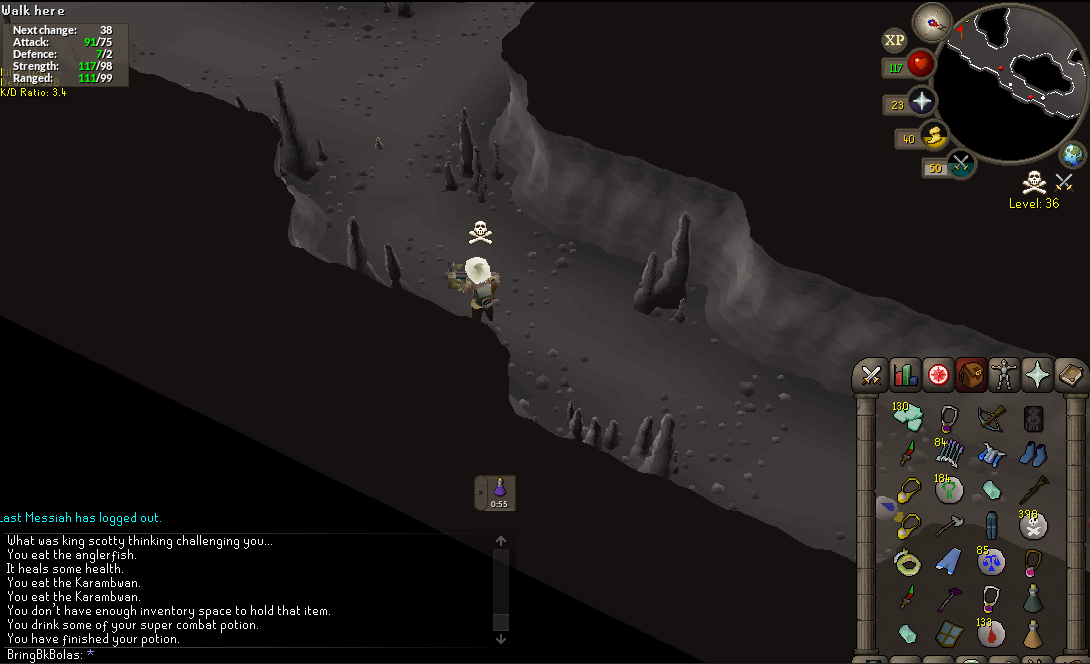The width and height of the screenshot is (1090, 664).
Task: Click the death rune stack of 398
Action: click(x=1033, y=523)
